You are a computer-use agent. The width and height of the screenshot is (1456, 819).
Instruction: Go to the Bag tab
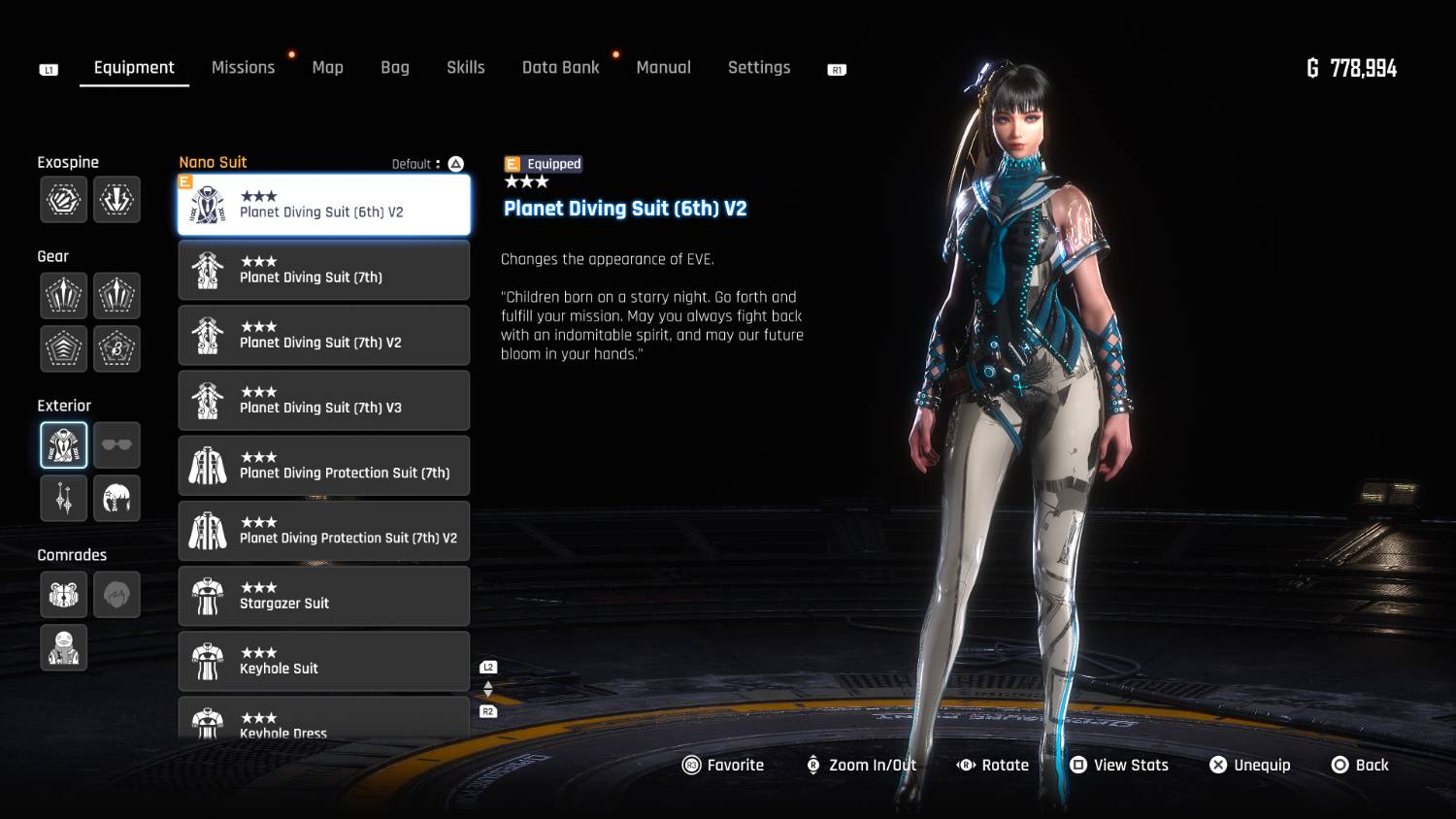(394, 68)
